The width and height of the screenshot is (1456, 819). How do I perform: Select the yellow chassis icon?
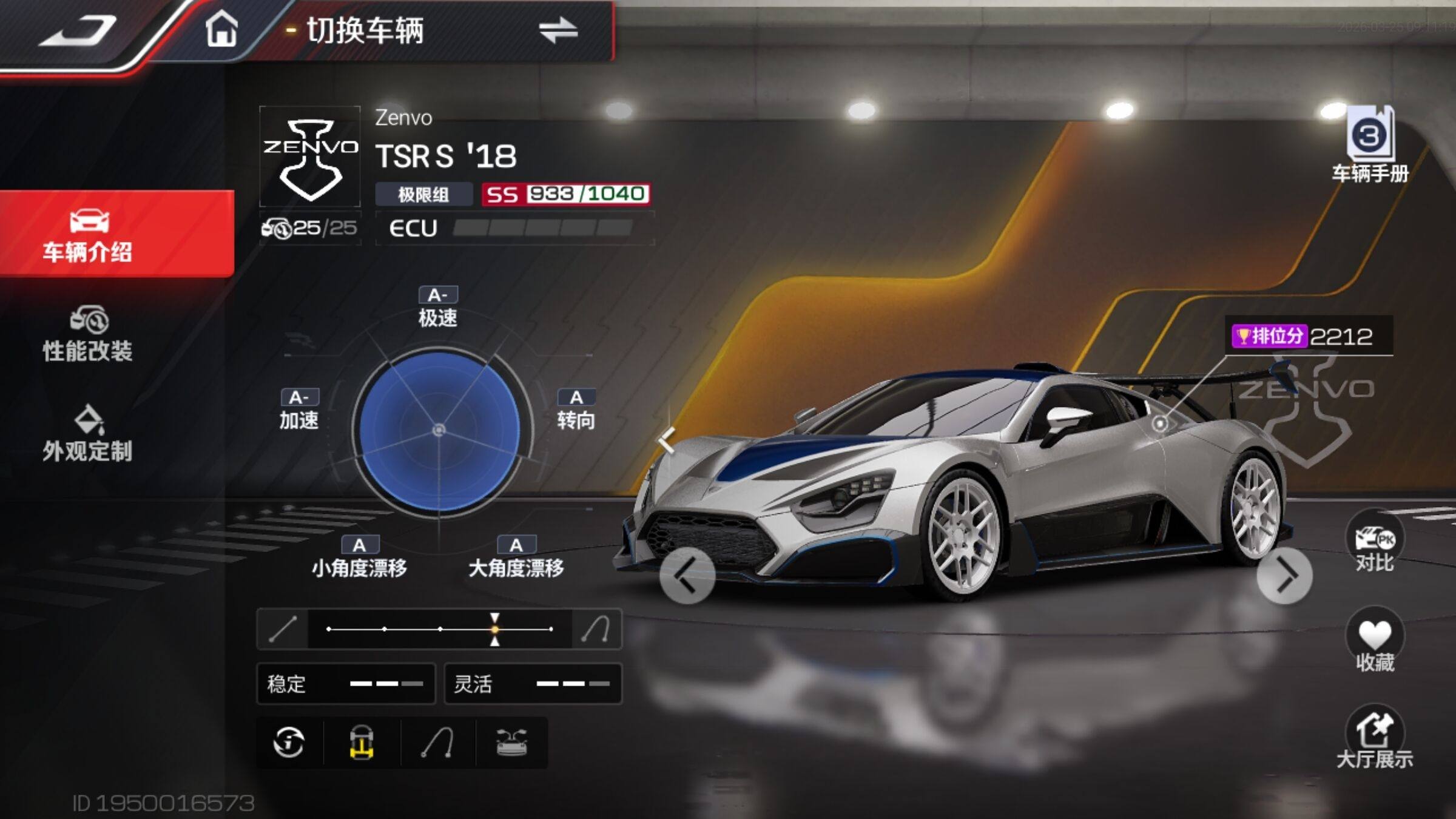362,743
